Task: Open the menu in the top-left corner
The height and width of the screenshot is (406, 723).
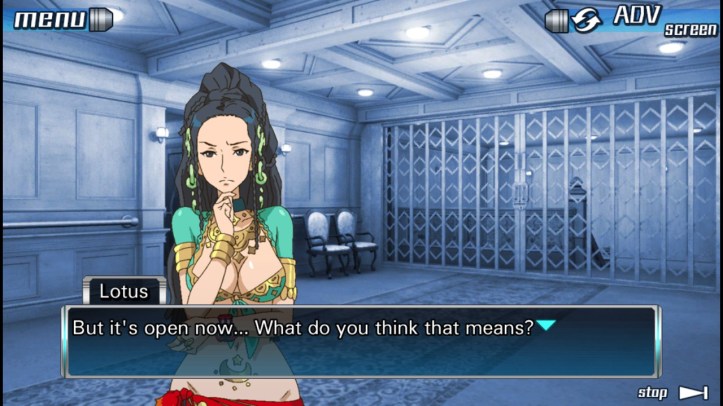Action: click(60, 19)
